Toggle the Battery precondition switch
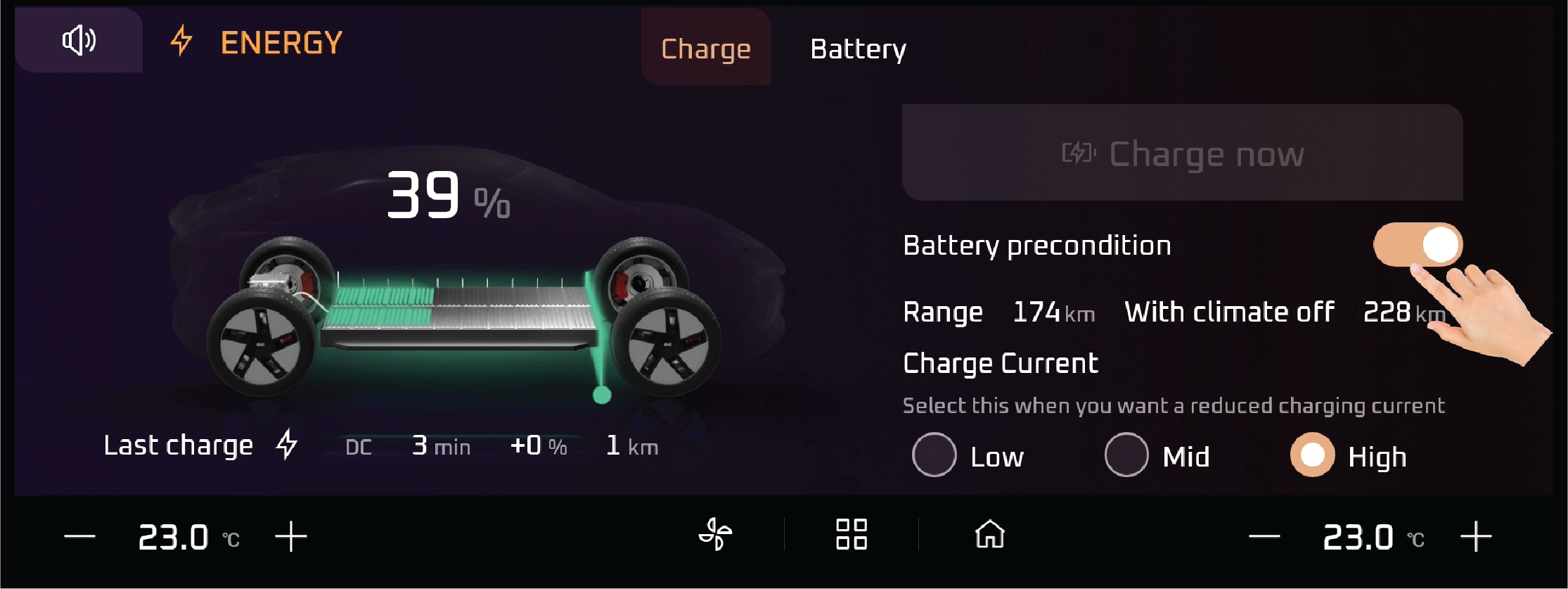 click(1418, 245)
